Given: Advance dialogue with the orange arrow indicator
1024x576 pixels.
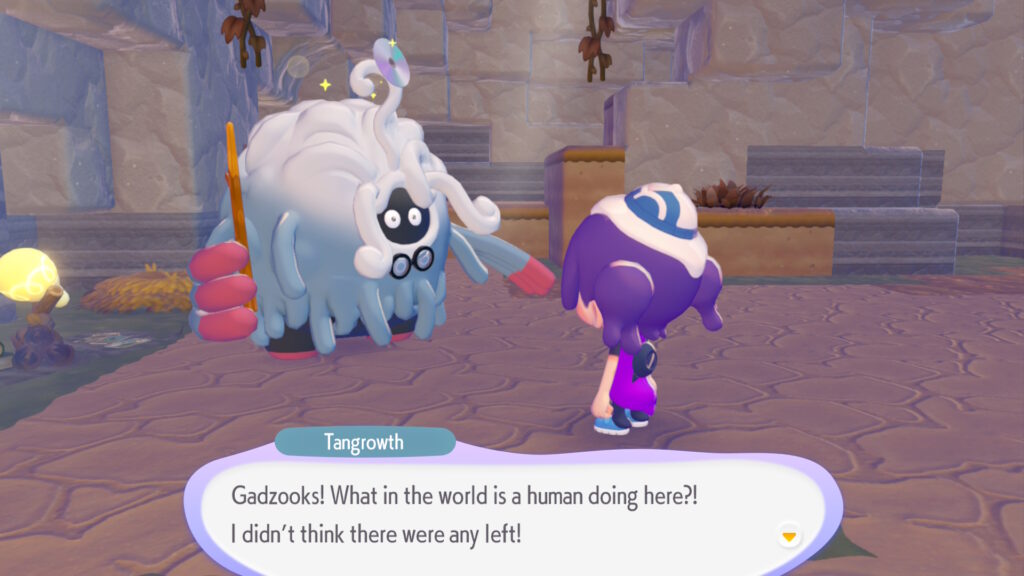Looking at the screenshot, I should click(789, 536).
